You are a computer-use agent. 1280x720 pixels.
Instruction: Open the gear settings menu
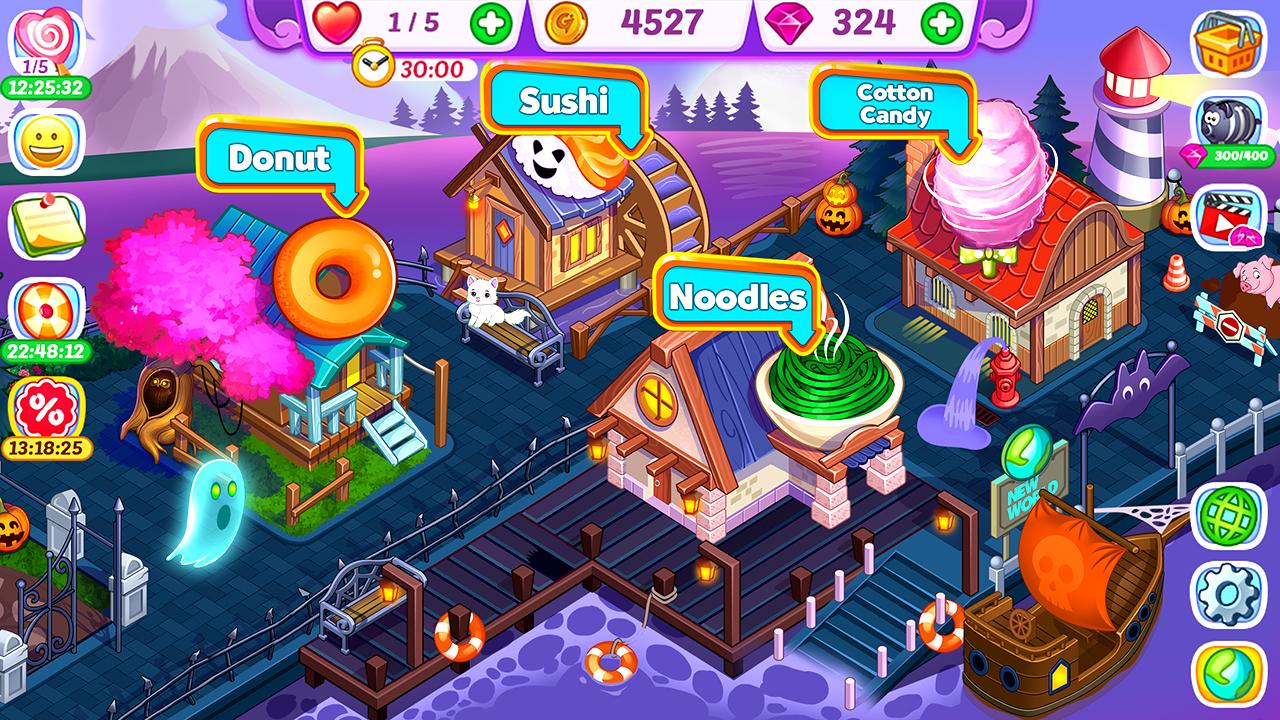pos(1228,595)
